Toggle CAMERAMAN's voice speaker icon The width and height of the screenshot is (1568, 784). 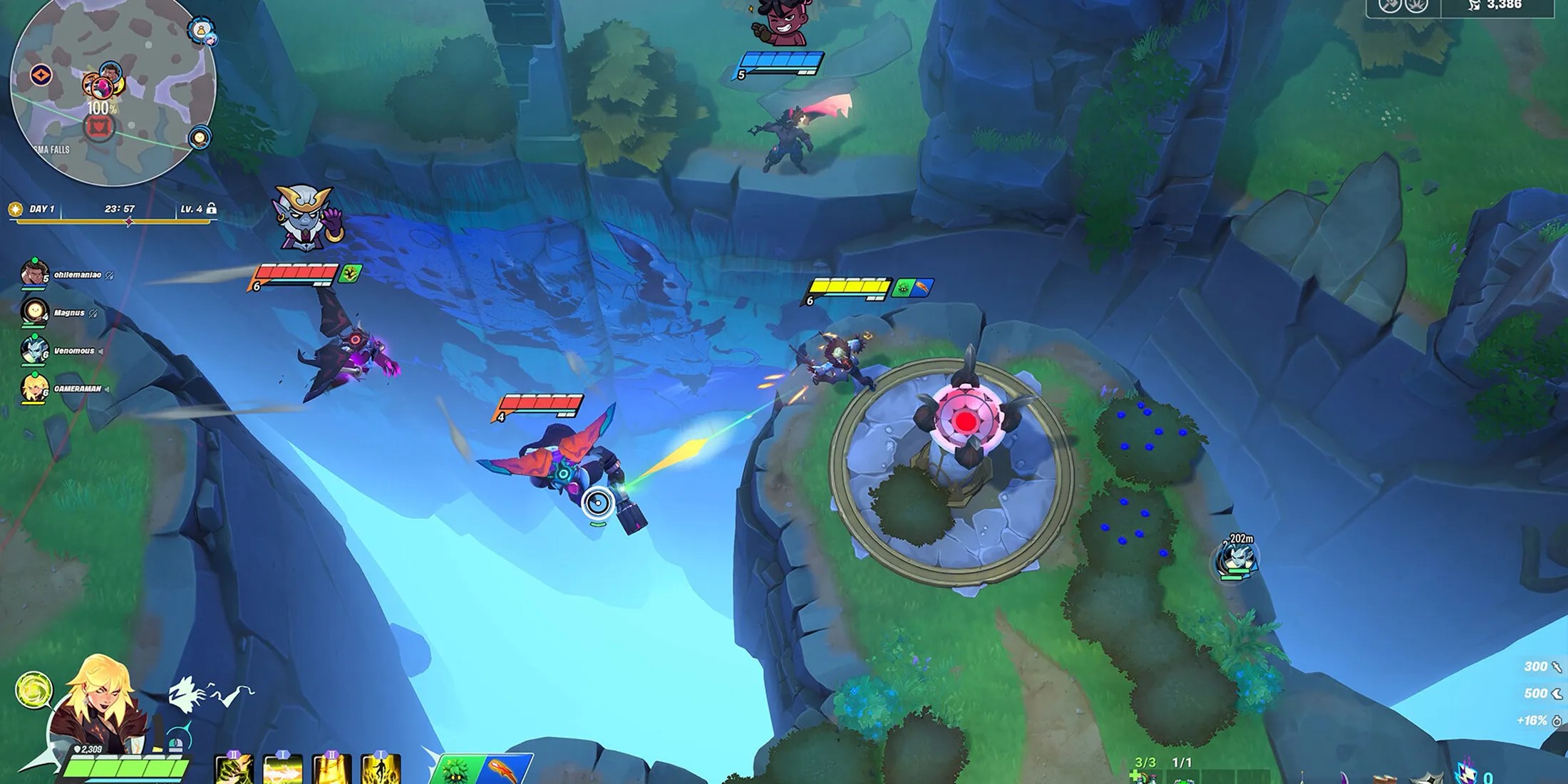coord(107,389)
